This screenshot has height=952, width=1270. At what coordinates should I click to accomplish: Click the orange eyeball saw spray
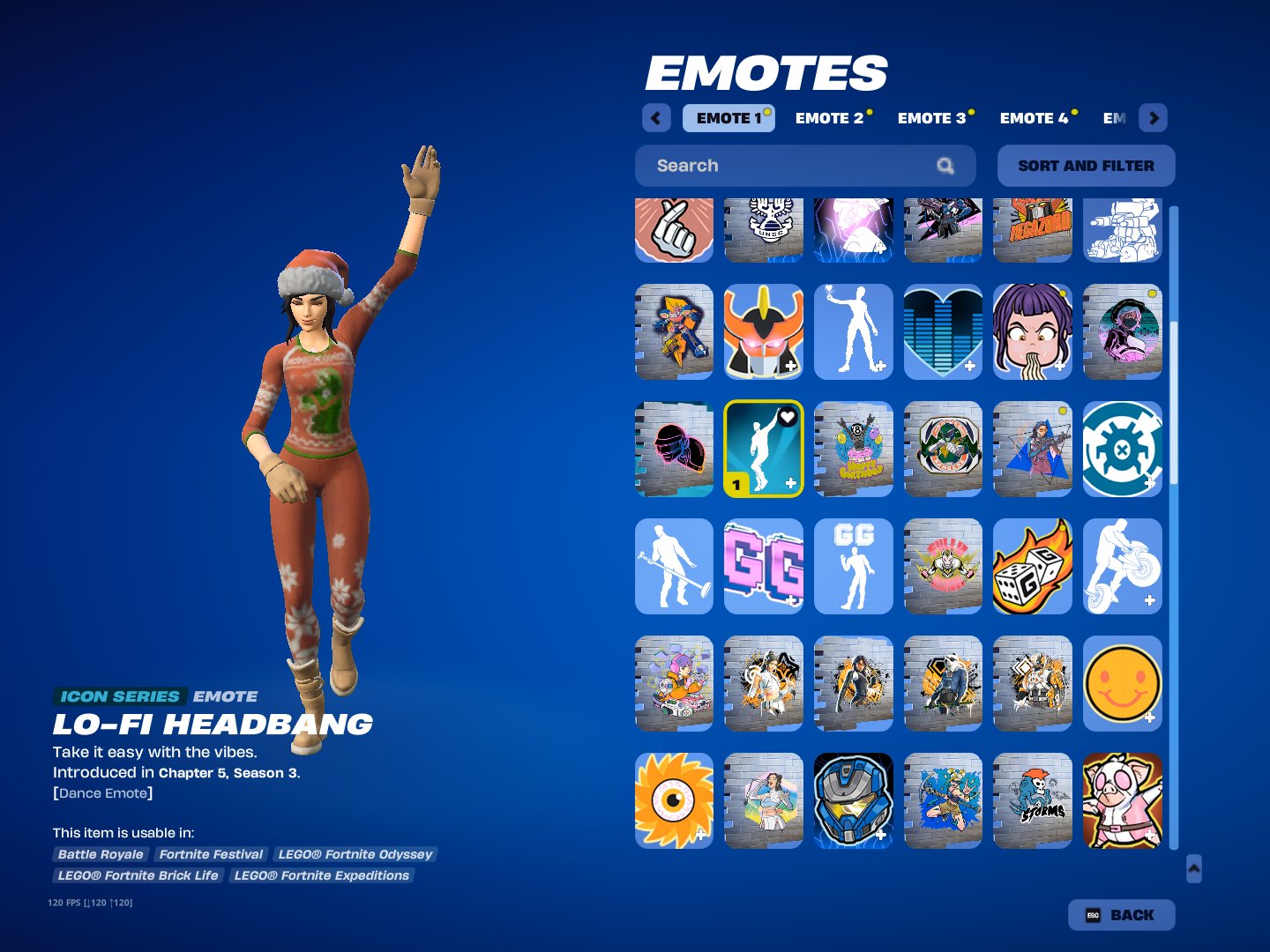click(674, 800)
